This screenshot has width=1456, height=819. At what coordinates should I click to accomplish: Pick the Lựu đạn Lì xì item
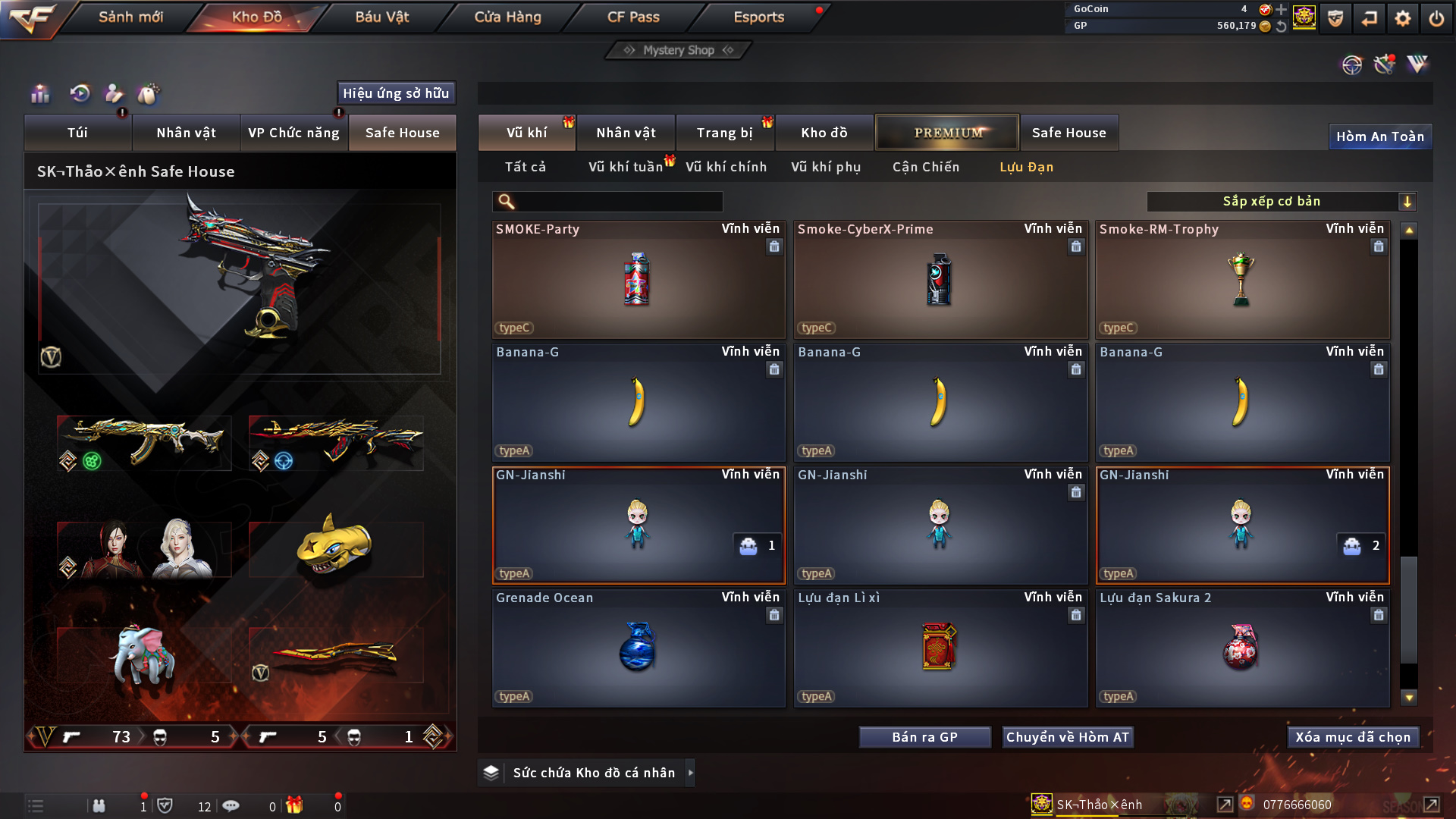940,648
